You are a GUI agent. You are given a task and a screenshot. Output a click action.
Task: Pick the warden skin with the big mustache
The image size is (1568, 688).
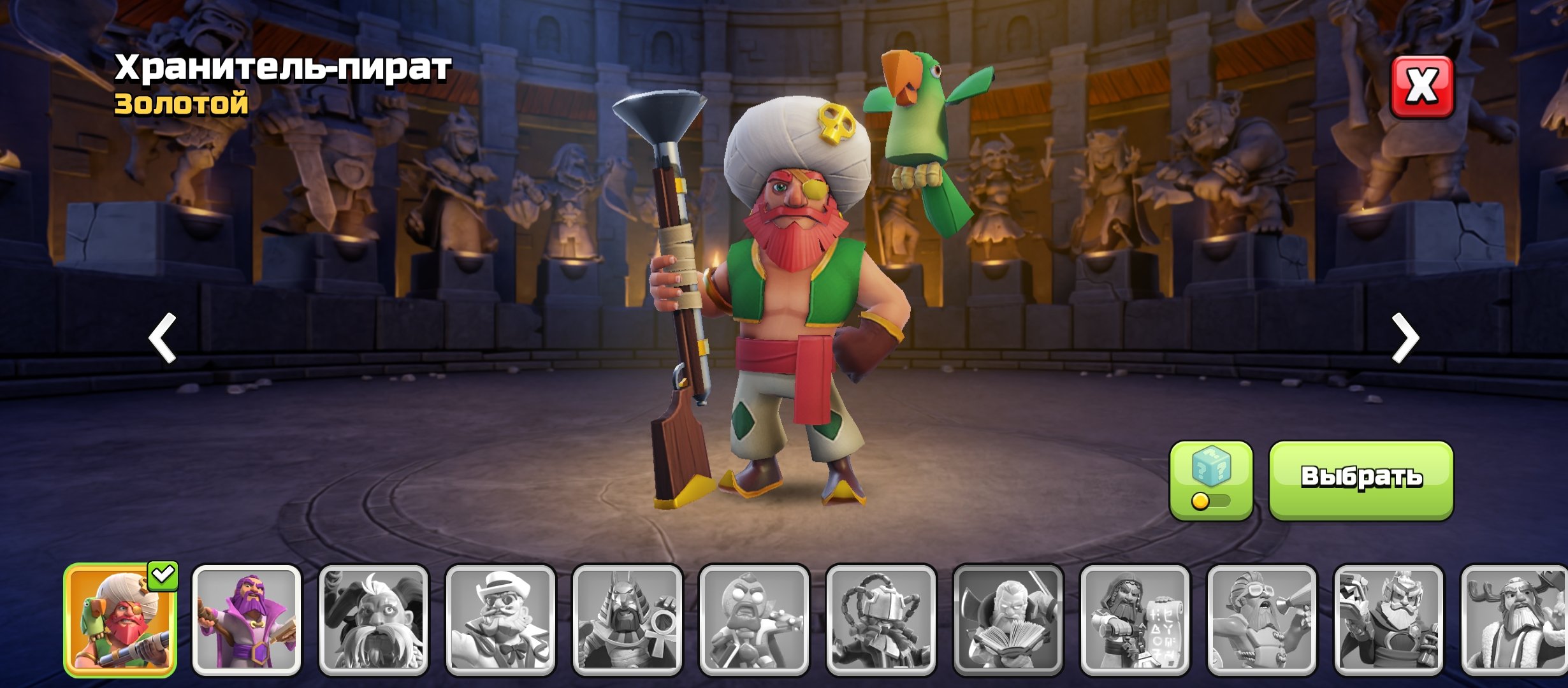374,620
